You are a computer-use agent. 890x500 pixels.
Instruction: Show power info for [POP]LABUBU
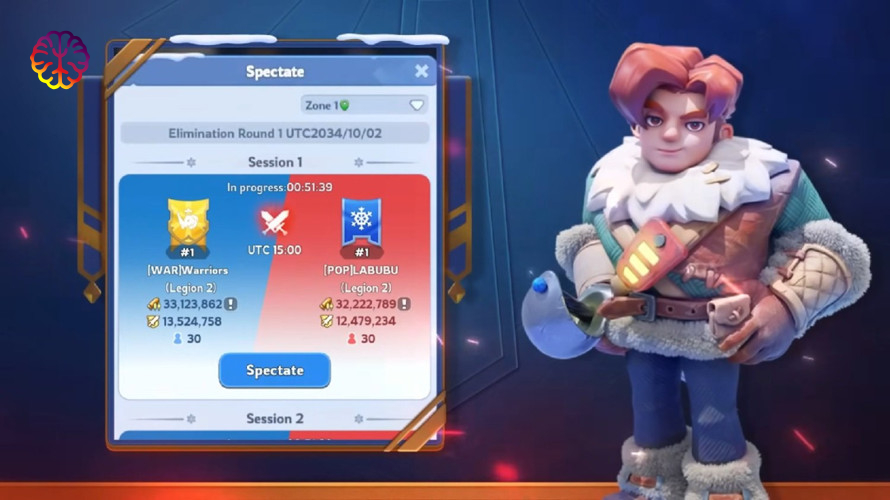pos(403,304)
